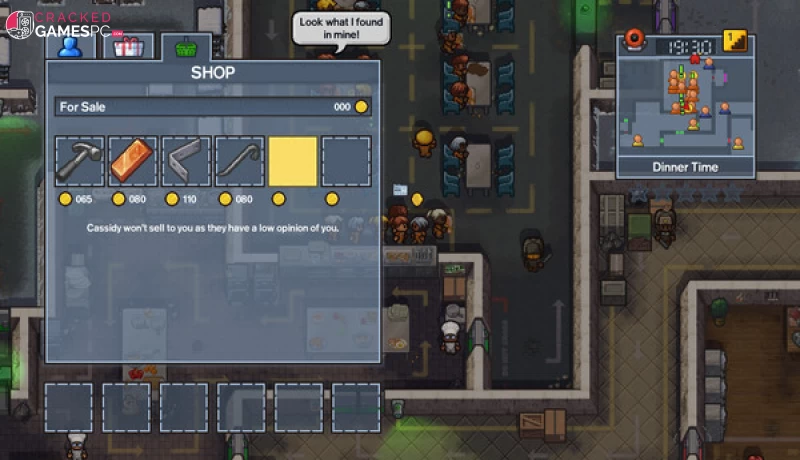Viewport: 800px width, 460px height.
Task: Switch to the gift box tab
Action: [x=128, y=47]
